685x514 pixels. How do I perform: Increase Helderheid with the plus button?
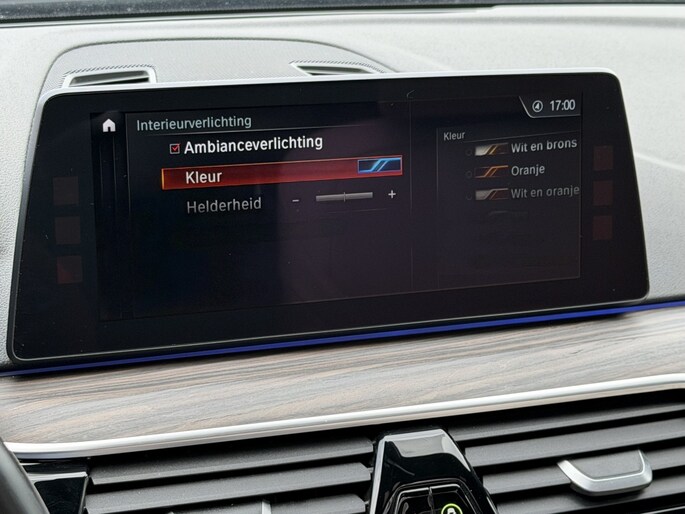tap(391, 194)
